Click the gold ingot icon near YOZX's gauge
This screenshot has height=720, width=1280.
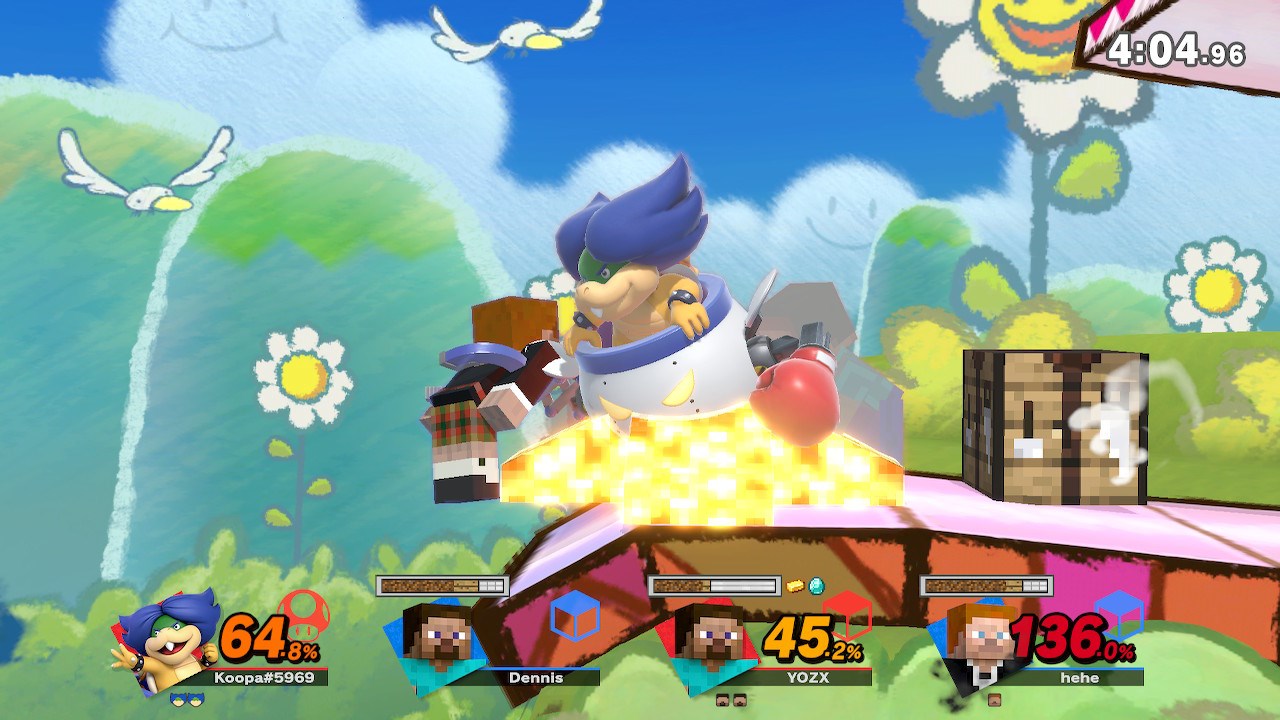794,584
